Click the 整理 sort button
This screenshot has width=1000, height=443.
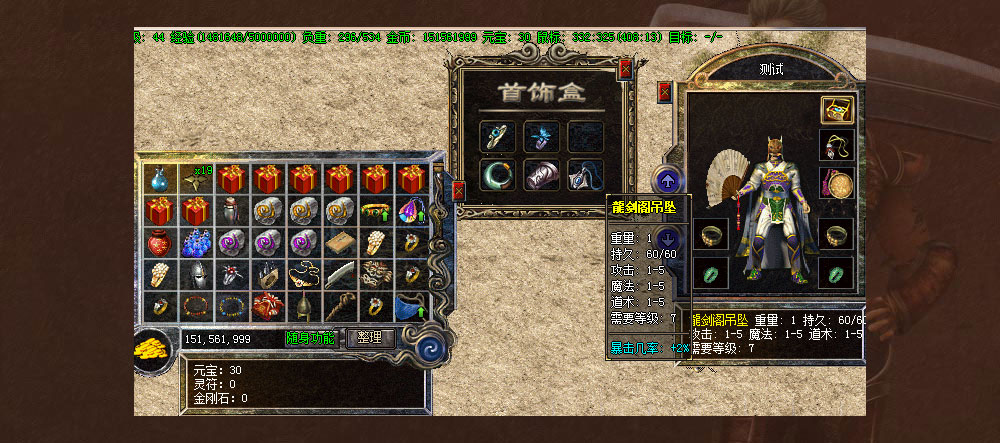(369, 338)
